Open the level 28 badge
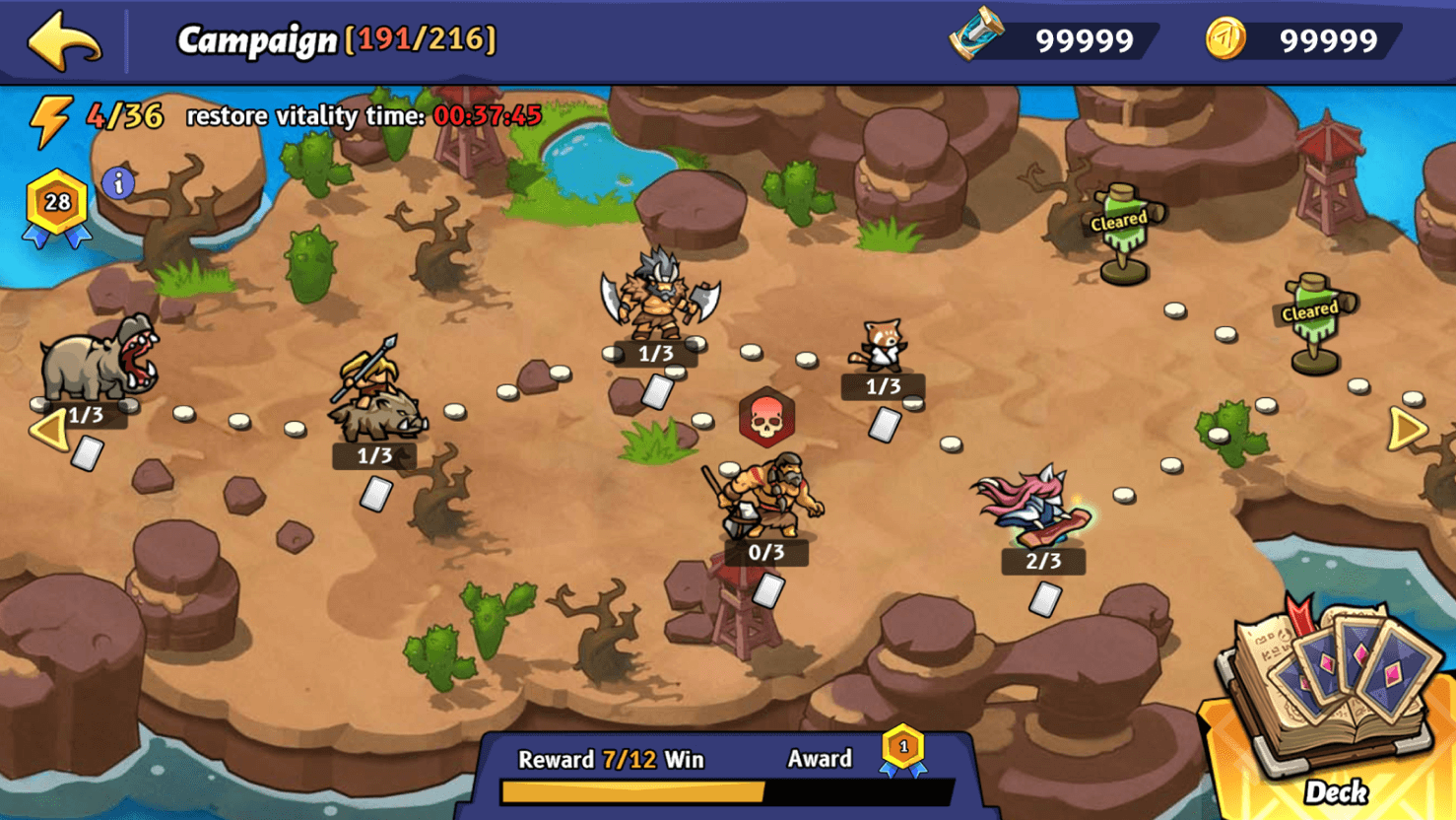The width and height of the screenshot is (1456, 820). 57,205
